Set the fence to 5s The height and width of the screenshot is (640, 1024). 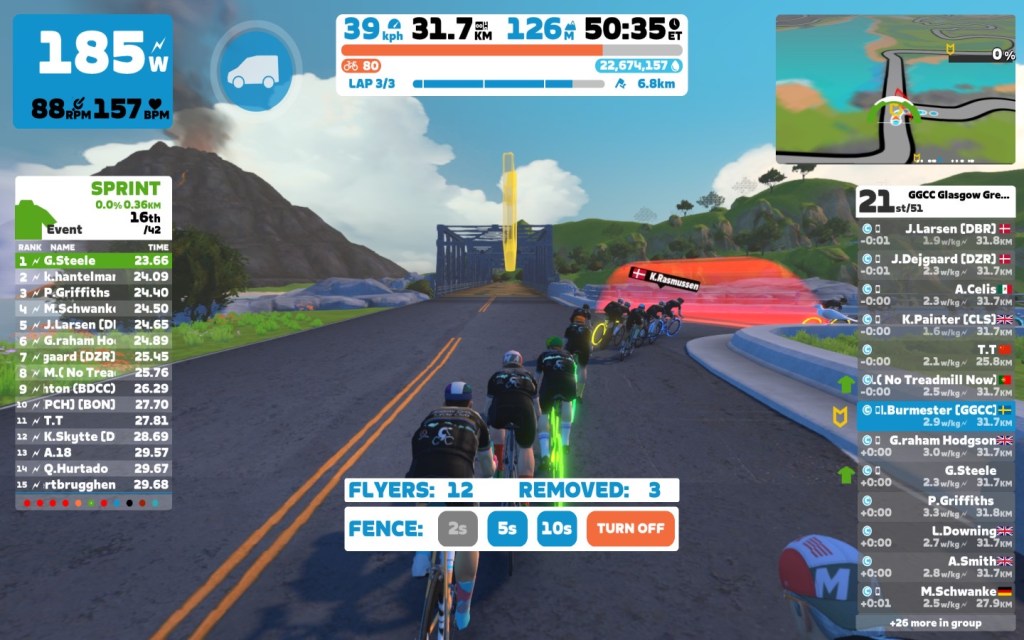(x=507, y=528)
